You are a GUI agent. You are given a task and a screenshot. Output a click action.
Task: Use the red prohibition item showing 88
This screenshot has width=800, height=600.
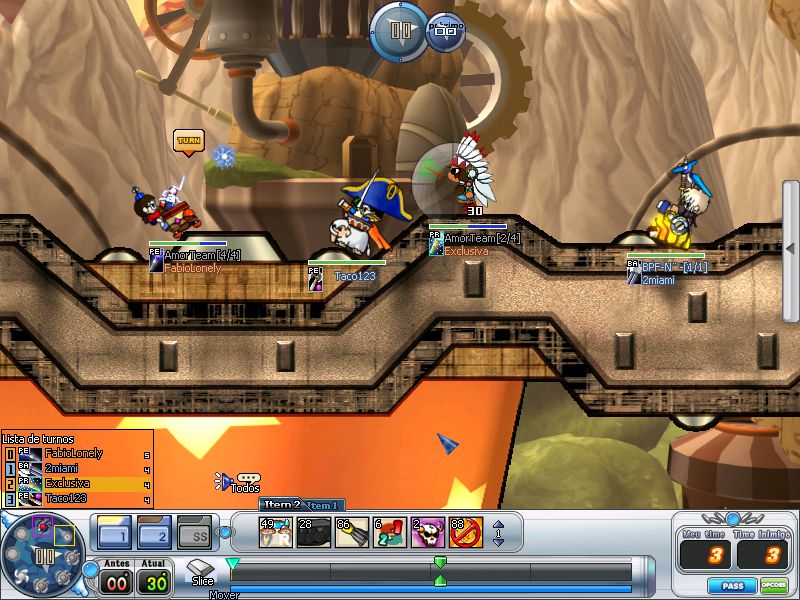pos(466,532)
